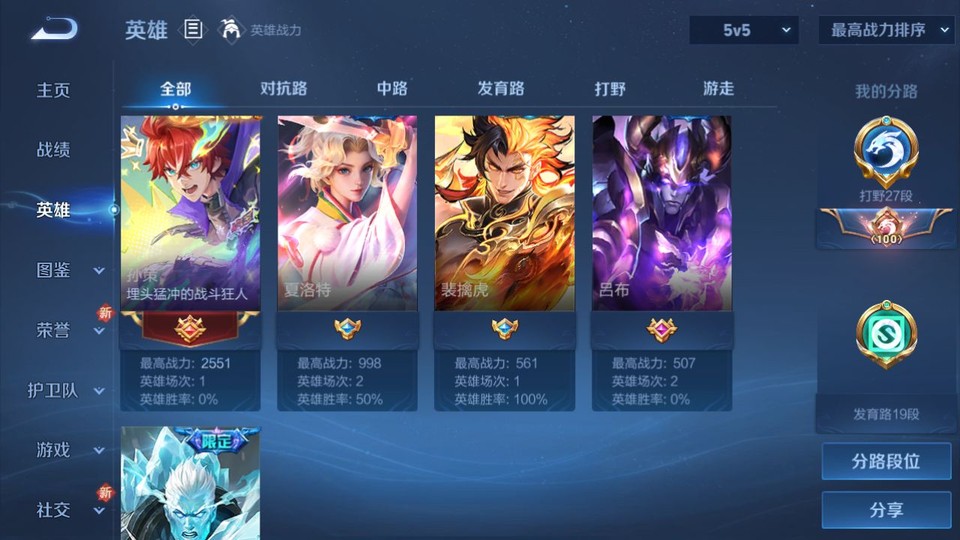960x540 pixels.
Task: Switch to the 中路 mid lane tab
Action: (x=392, y=89)
